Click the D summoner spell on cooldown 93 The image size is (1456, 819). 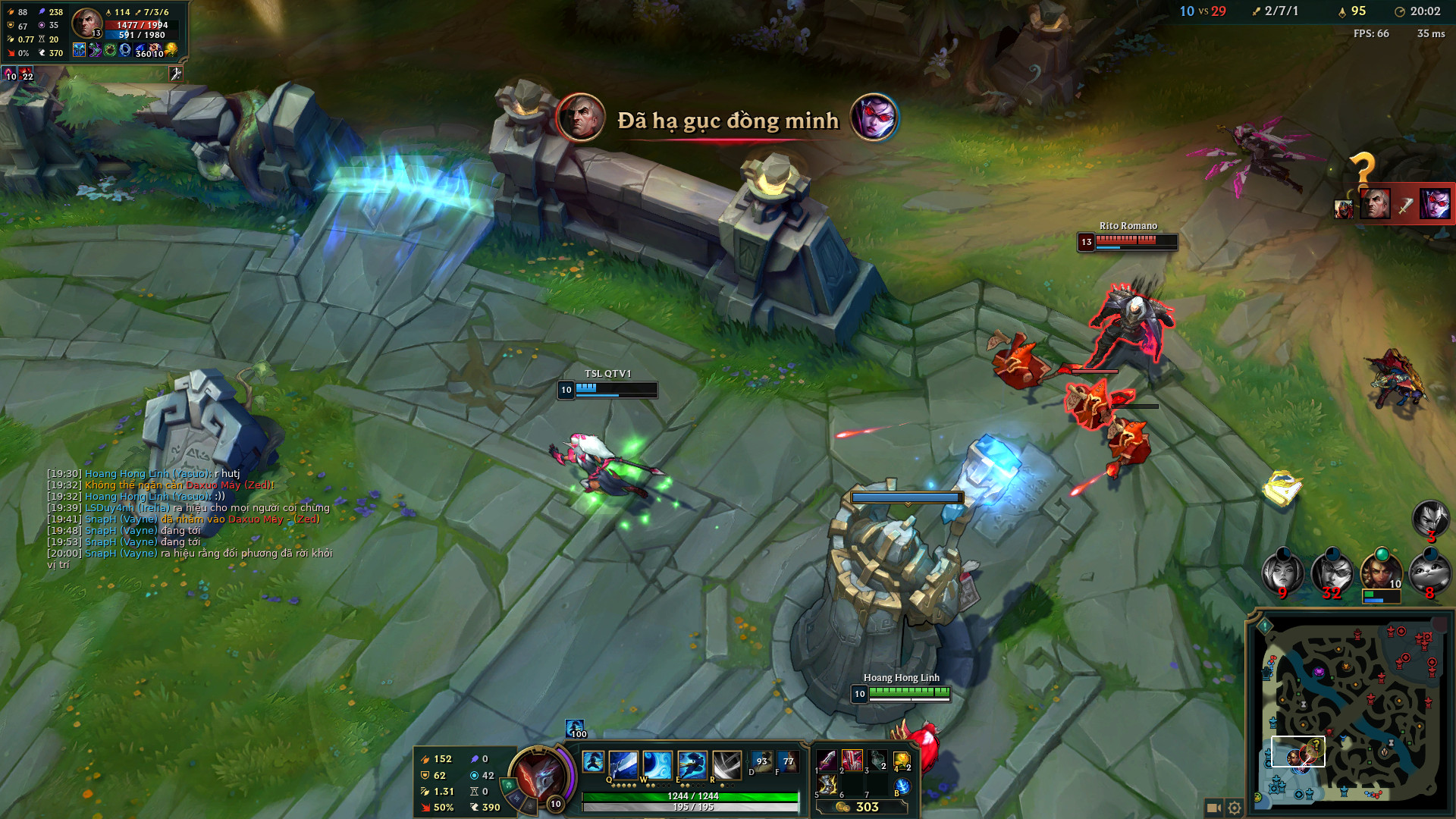click(761, 761)
